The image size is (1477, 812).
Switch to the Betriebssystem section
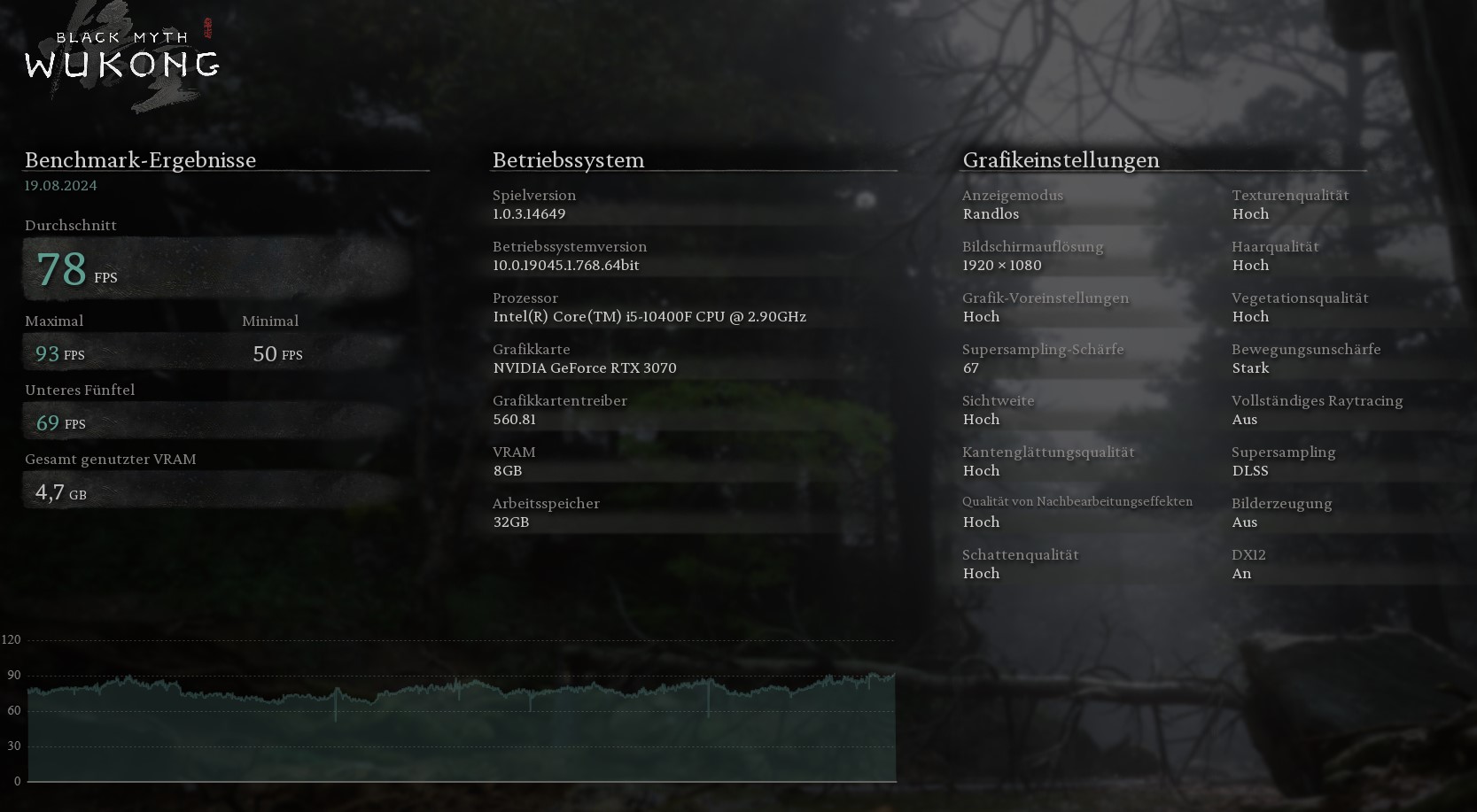tap(568, 160)
